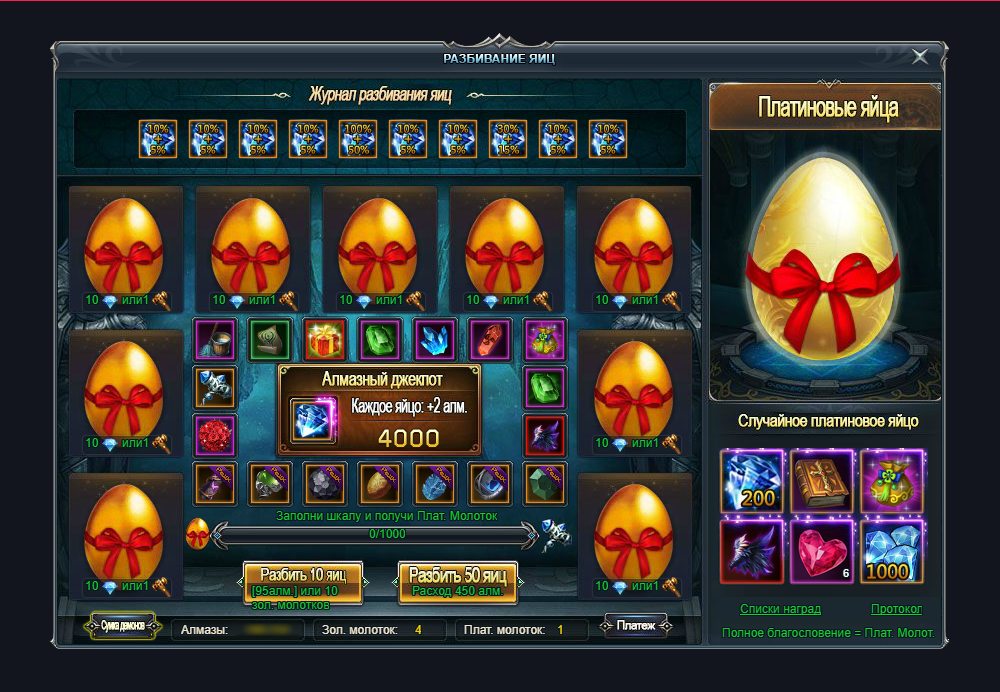Inspect the cross-covered book reward
1000x692 pixels.
coord(821,479)
